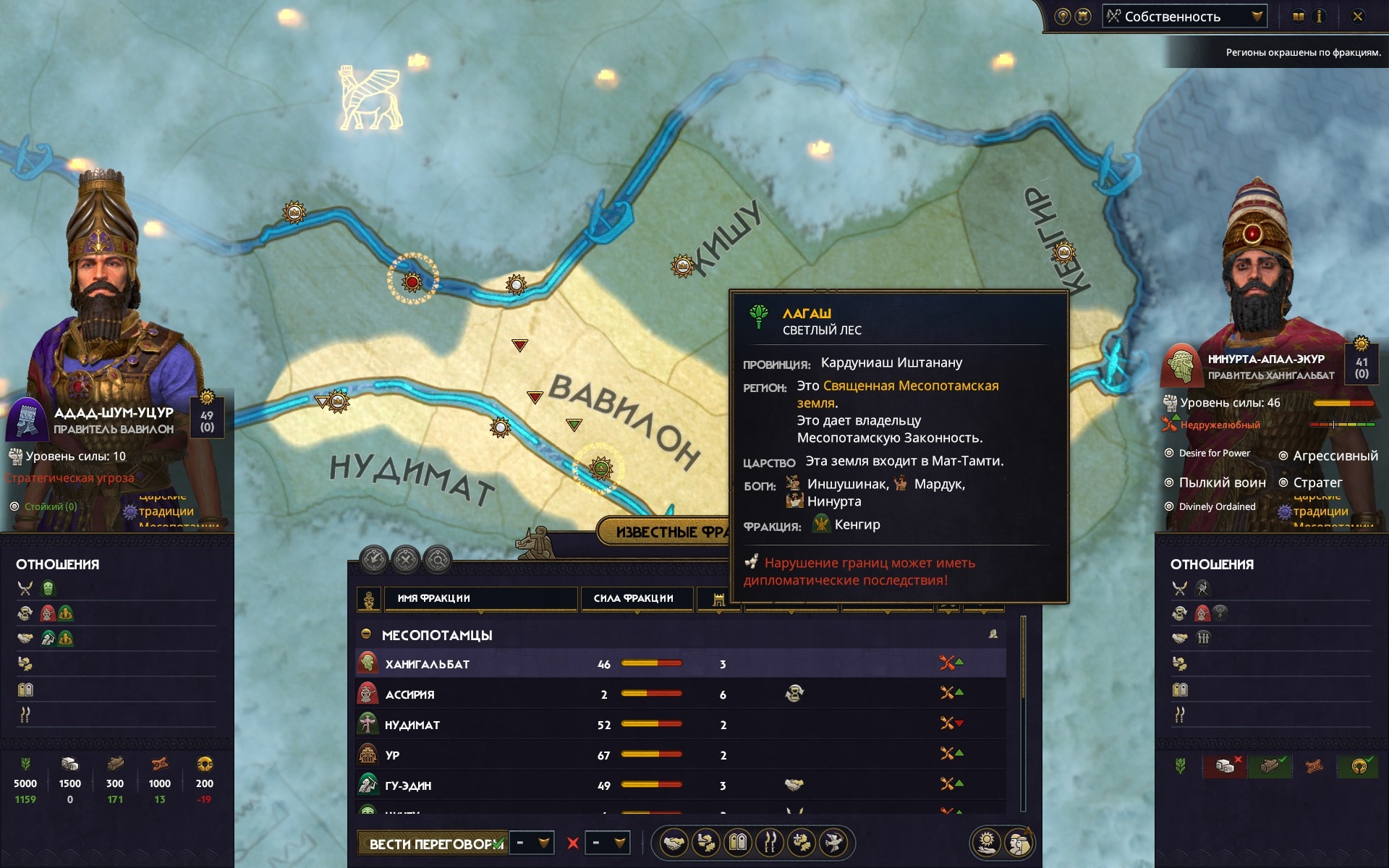Screen dimensions: 1389x868
Task: Open the Собственность map filter dropdown
Action: pyautogui.click(x=1184, y=17)
